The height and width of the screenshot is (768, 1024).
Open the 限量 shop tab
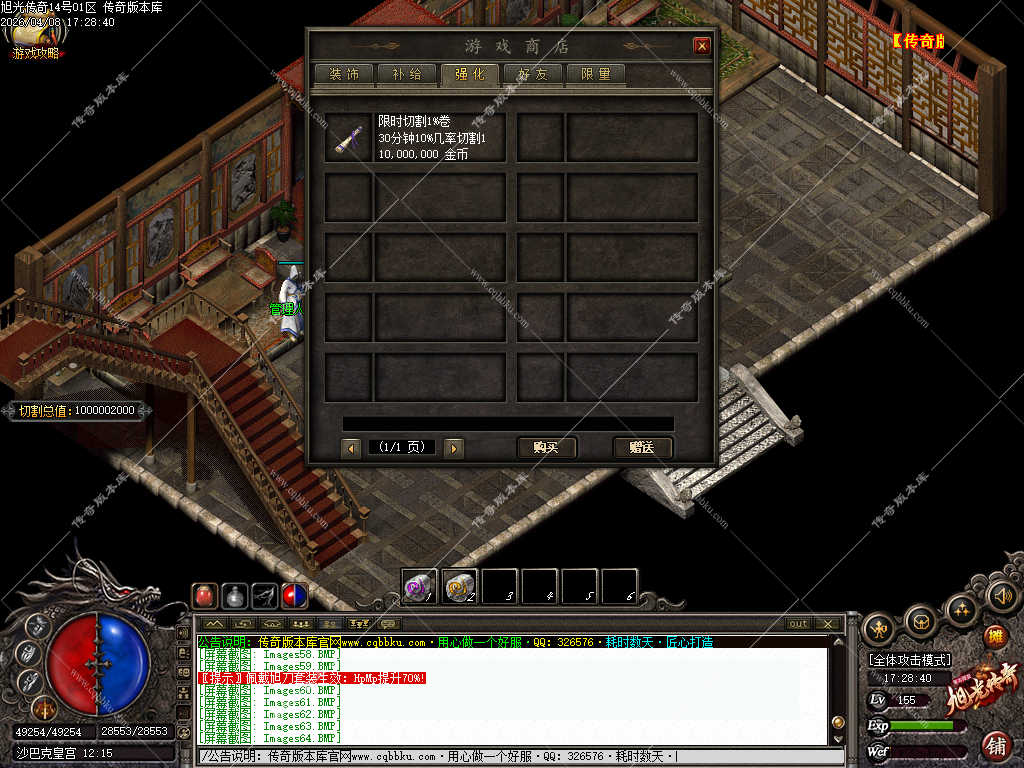tap(596, 74)
